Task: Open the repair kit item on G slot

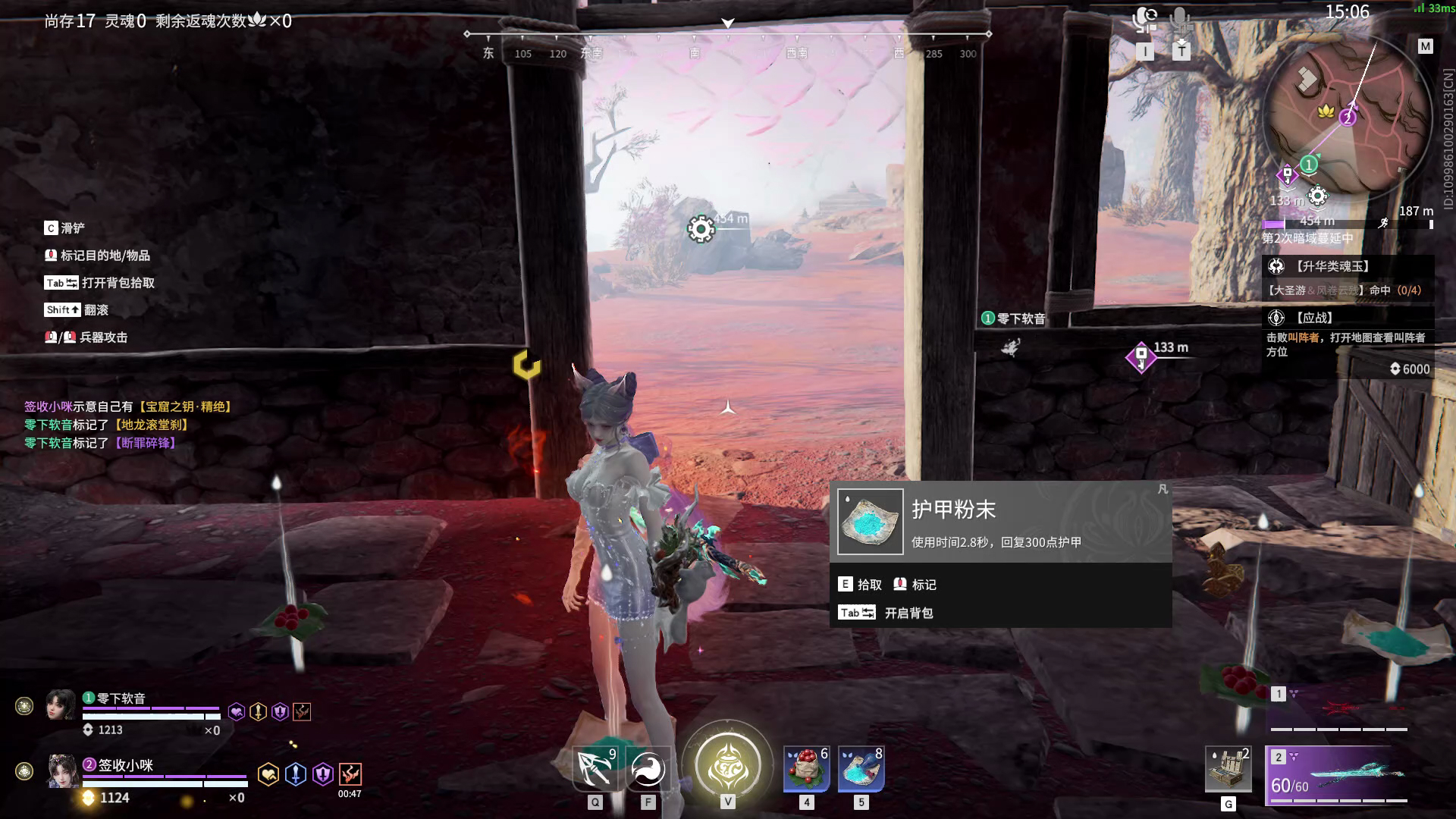Action: pyautogui.click(x=1226, y=770)
